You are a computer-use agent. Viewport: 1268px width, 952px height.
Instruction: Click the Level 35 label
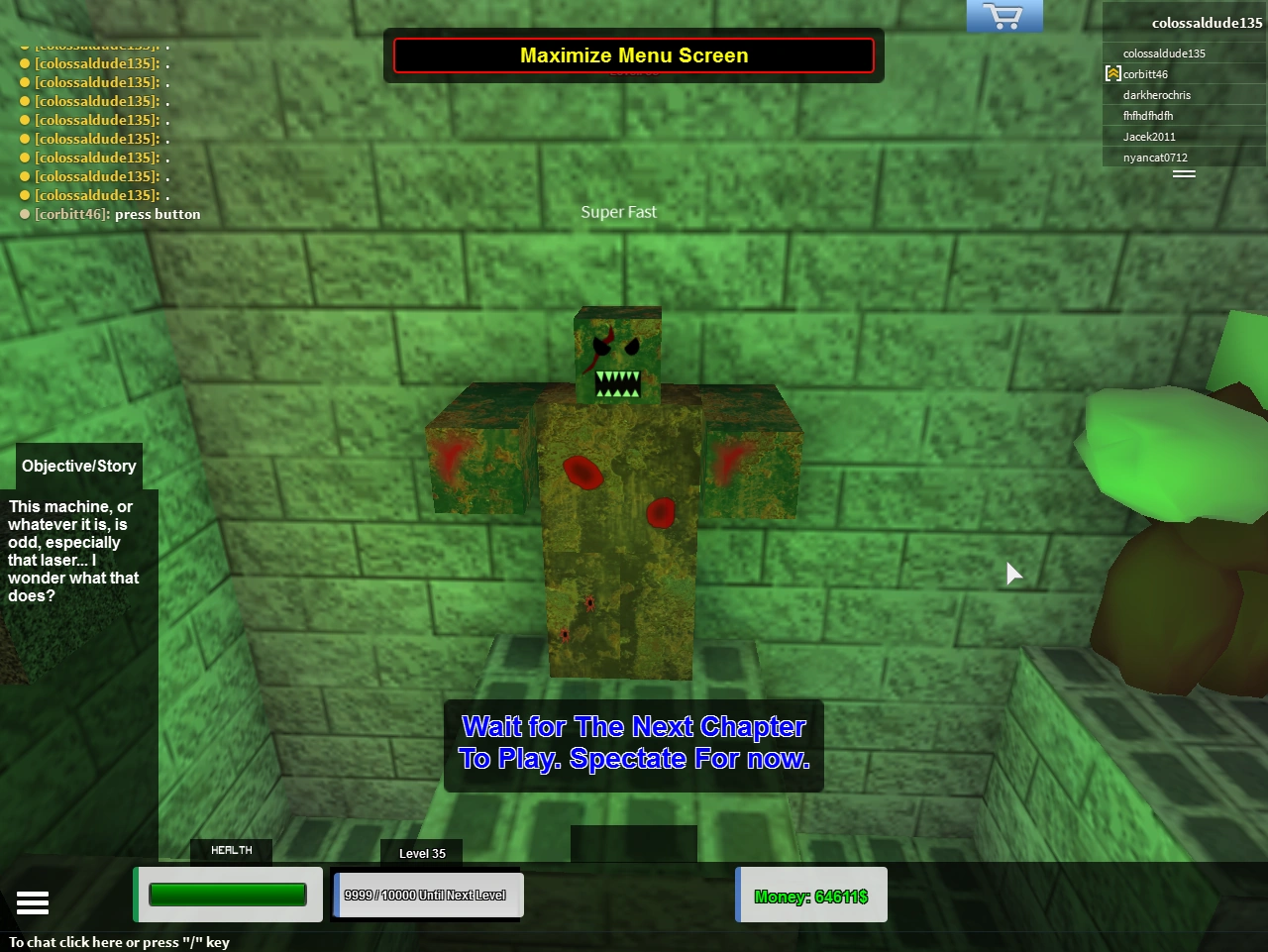[421, 853]
